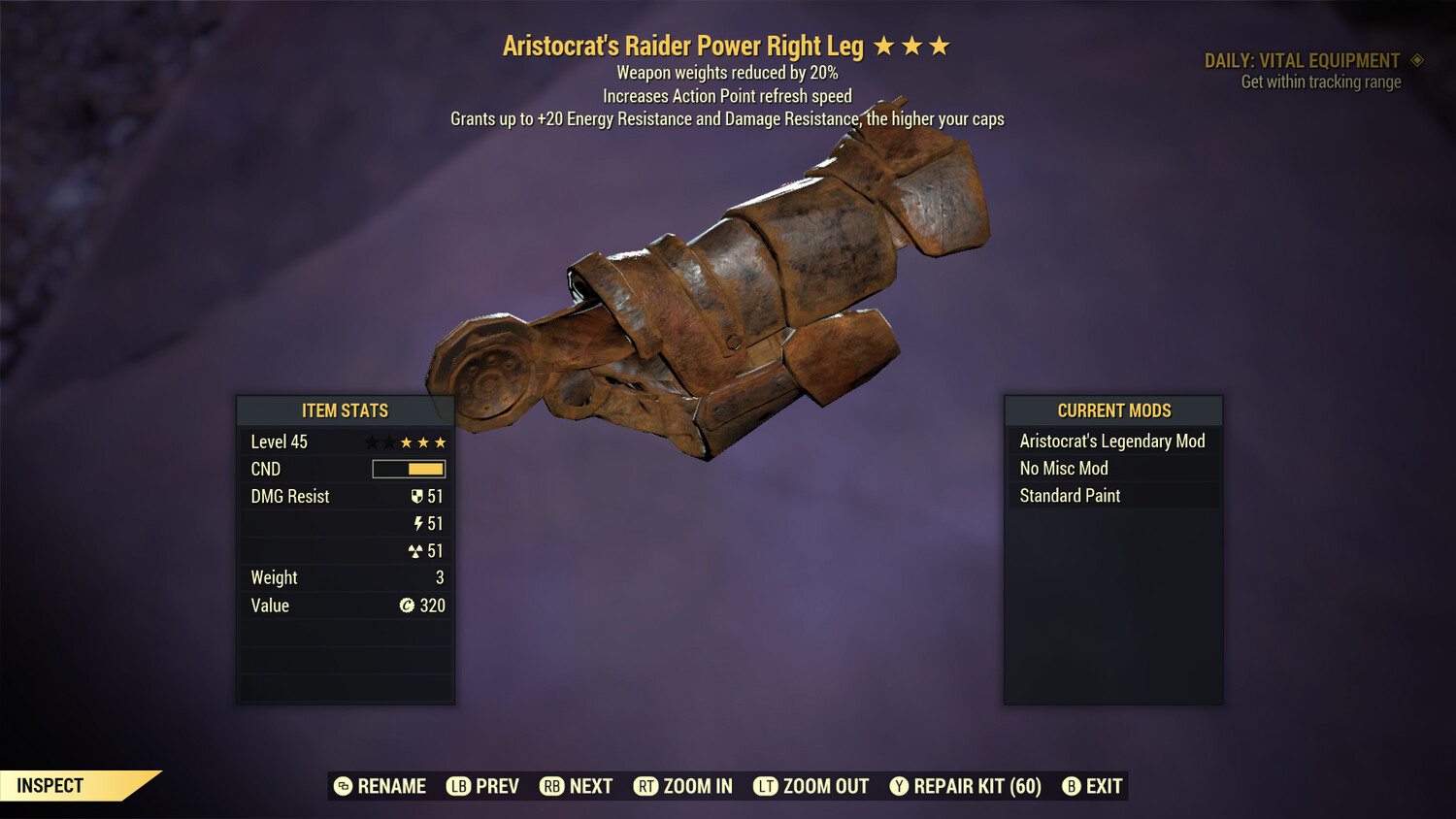1456x819 pixels.
Task: Select the lightning bolt Energy Resistance icon
Action: (418, 523)
